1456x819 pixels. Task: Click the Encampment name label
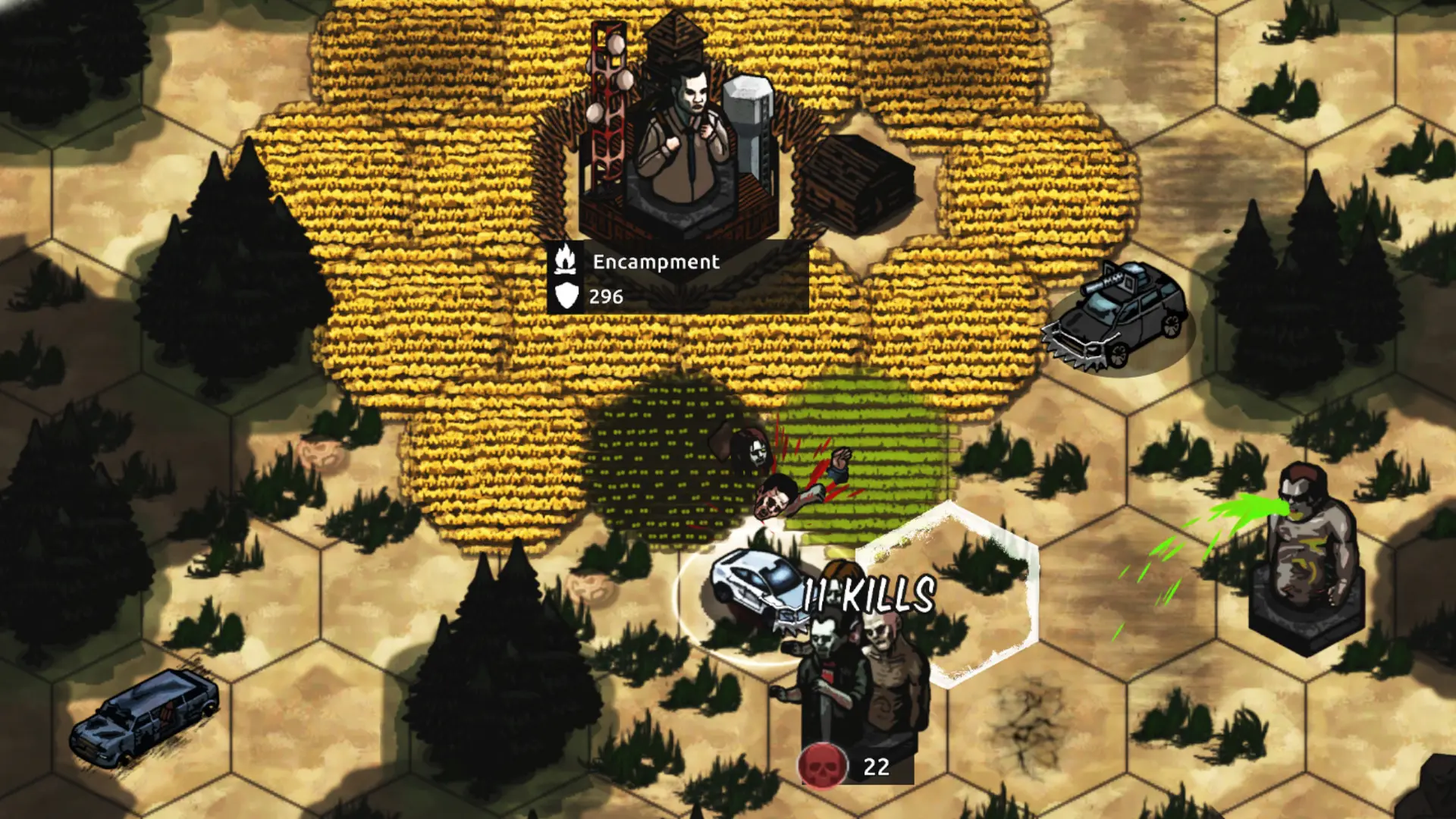(x=656, y=263)
